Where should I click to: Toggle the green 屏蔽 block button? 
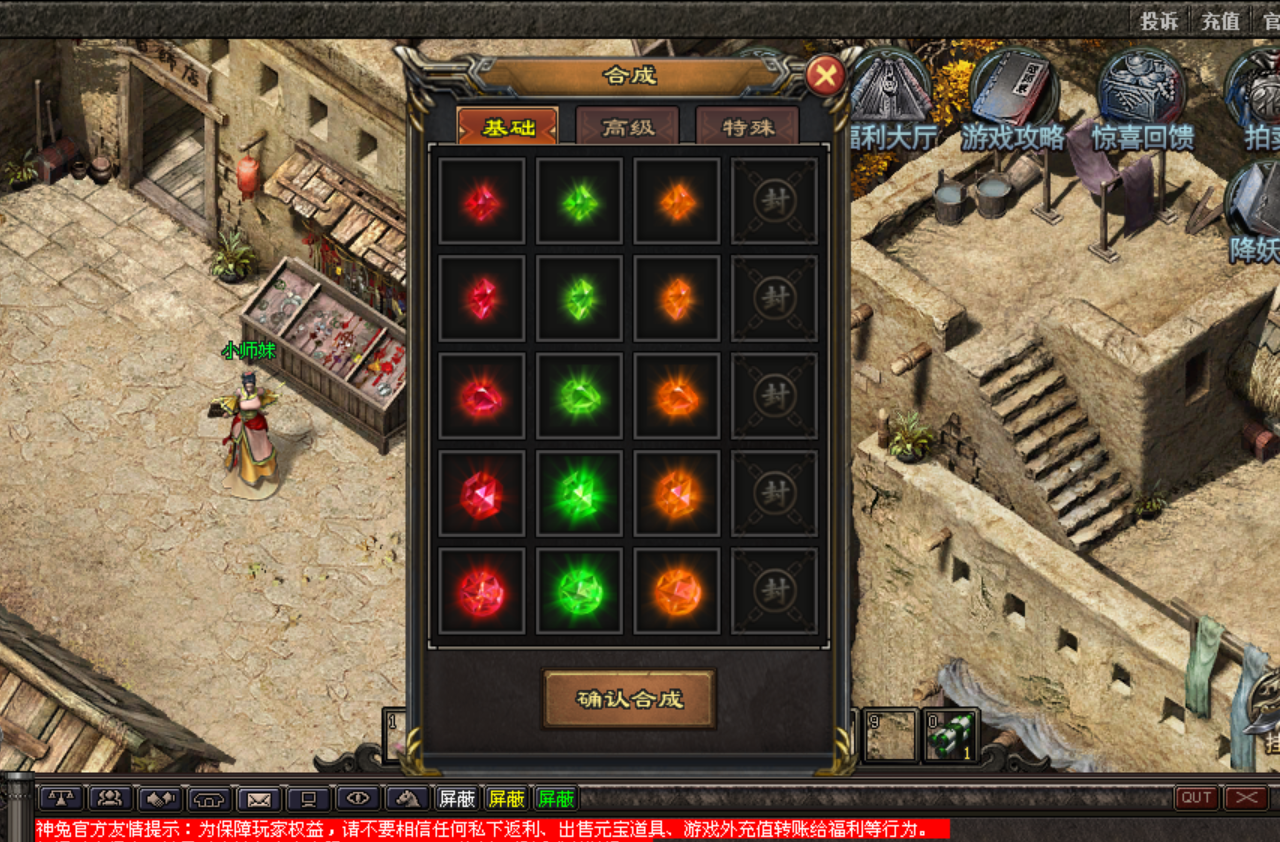pyautogui.click(x=555, y=799)
